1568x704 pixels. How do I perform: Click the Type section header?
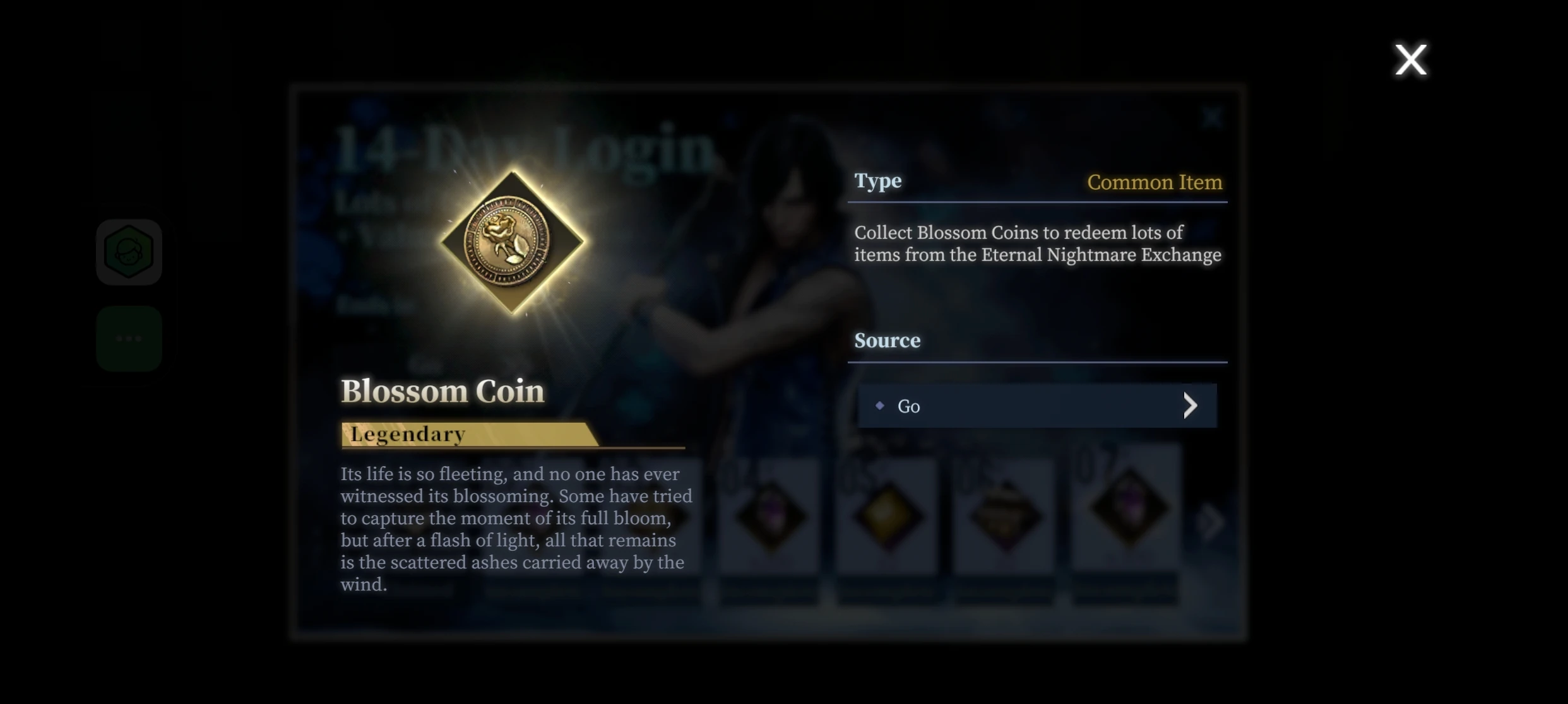click(877, 181)
